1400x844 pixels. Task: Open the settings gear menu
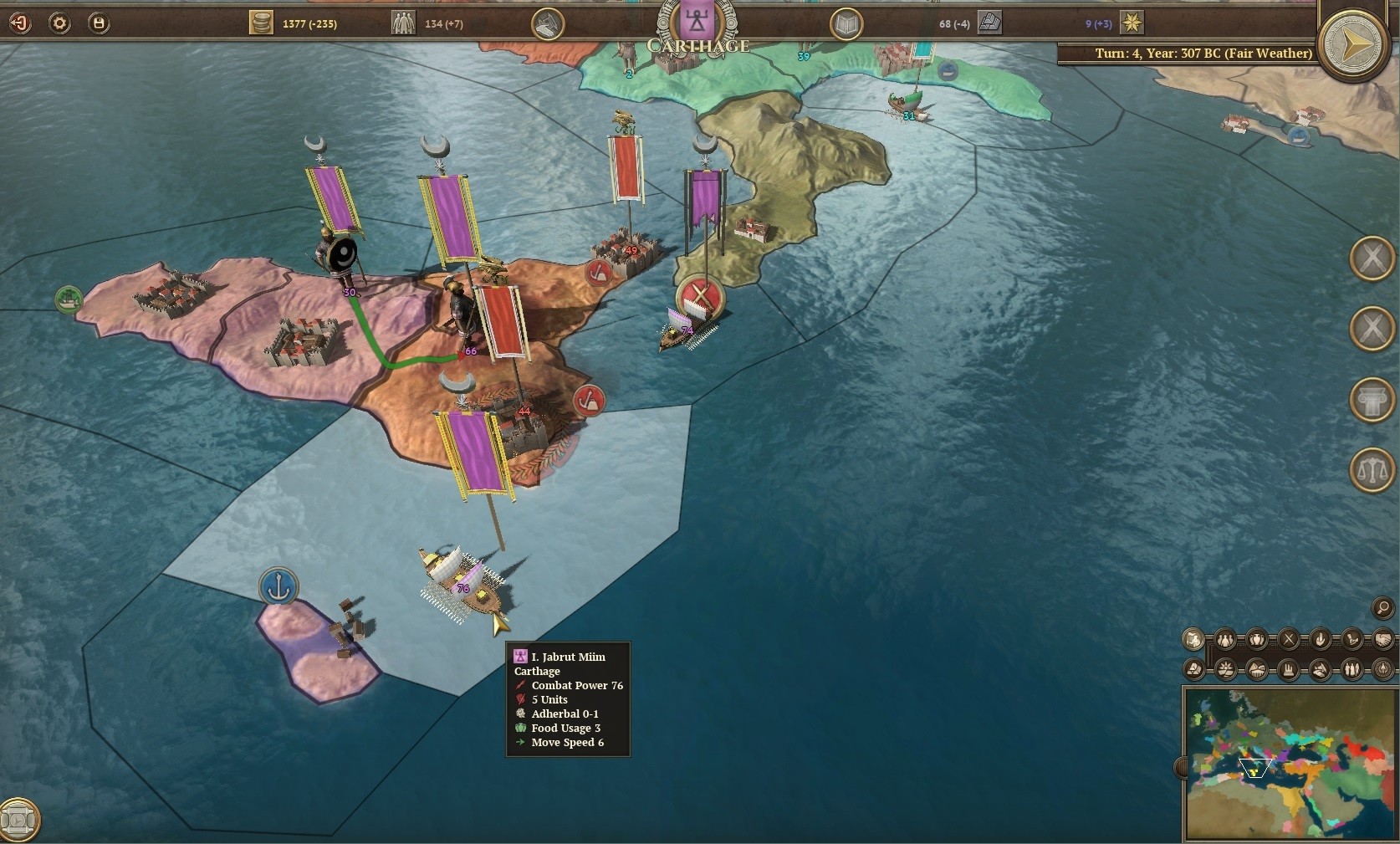coord(59,23)
